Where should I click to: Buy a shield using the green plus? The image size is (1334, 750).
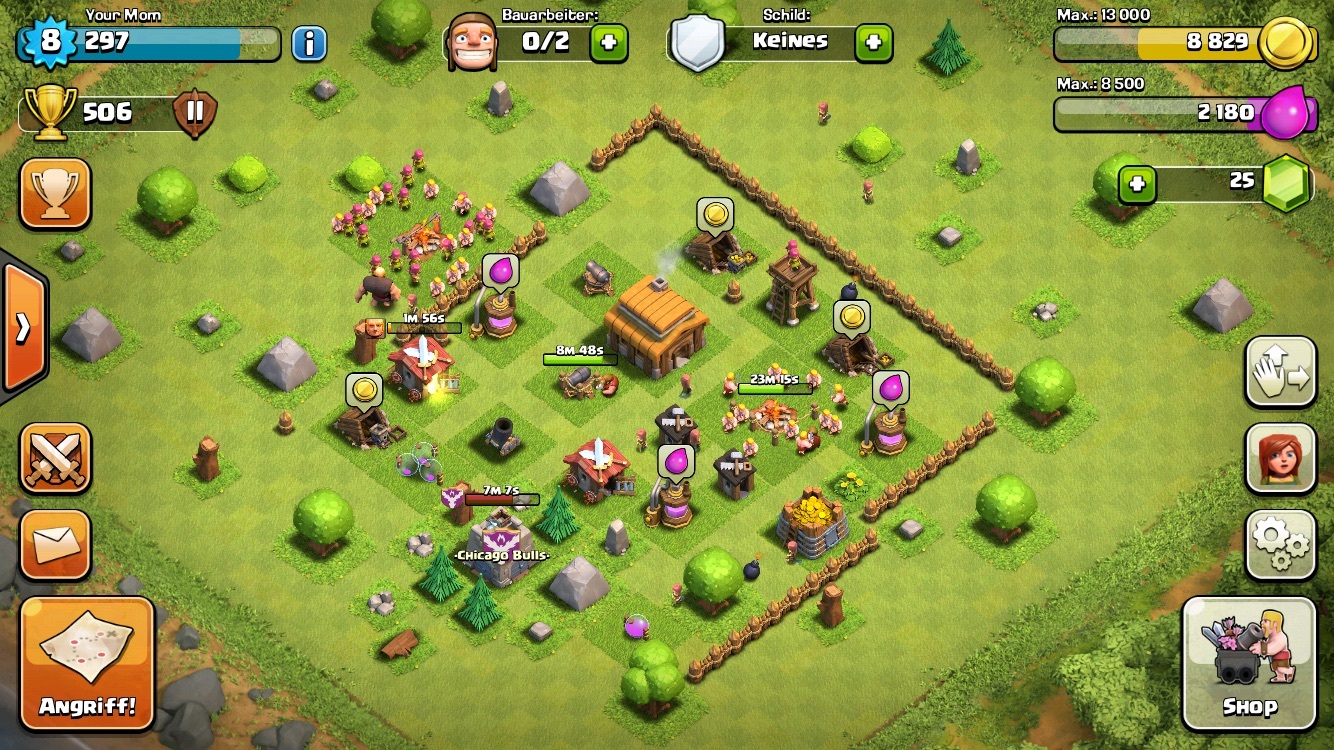tap(873, 43)
